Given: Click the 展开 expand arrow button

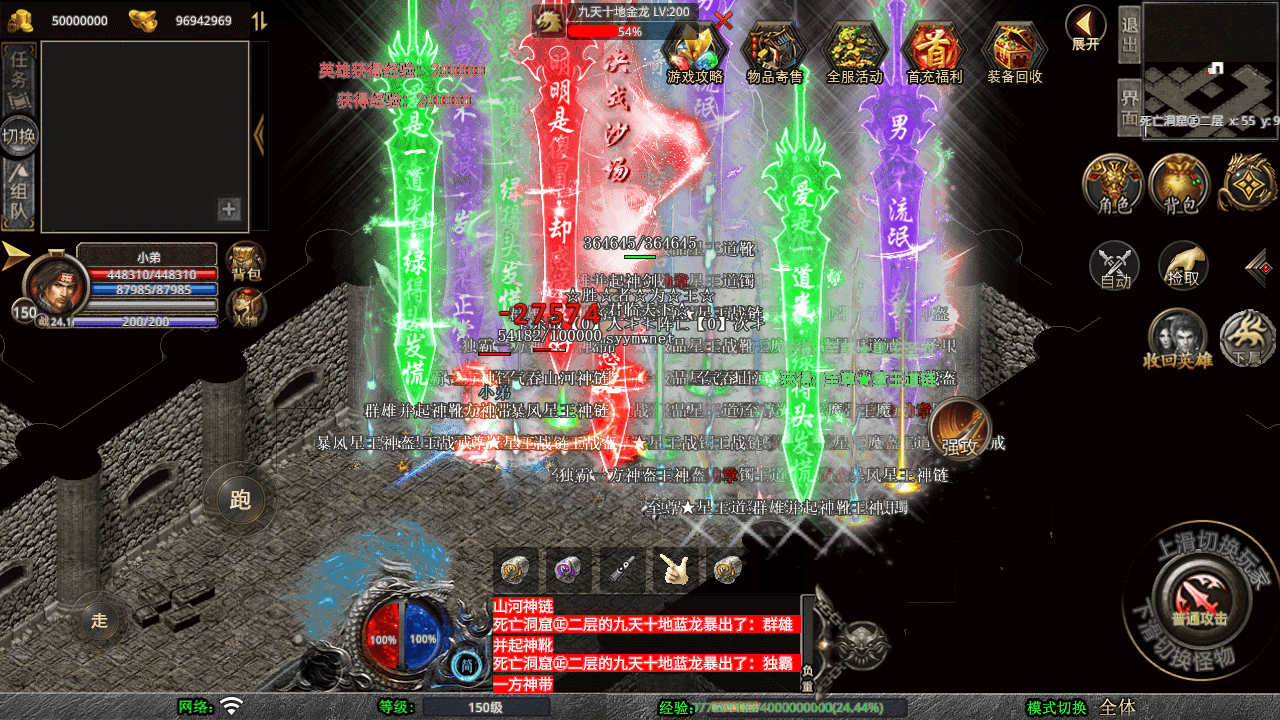Looking at the screenshot, I should [x=1085, y=27].
